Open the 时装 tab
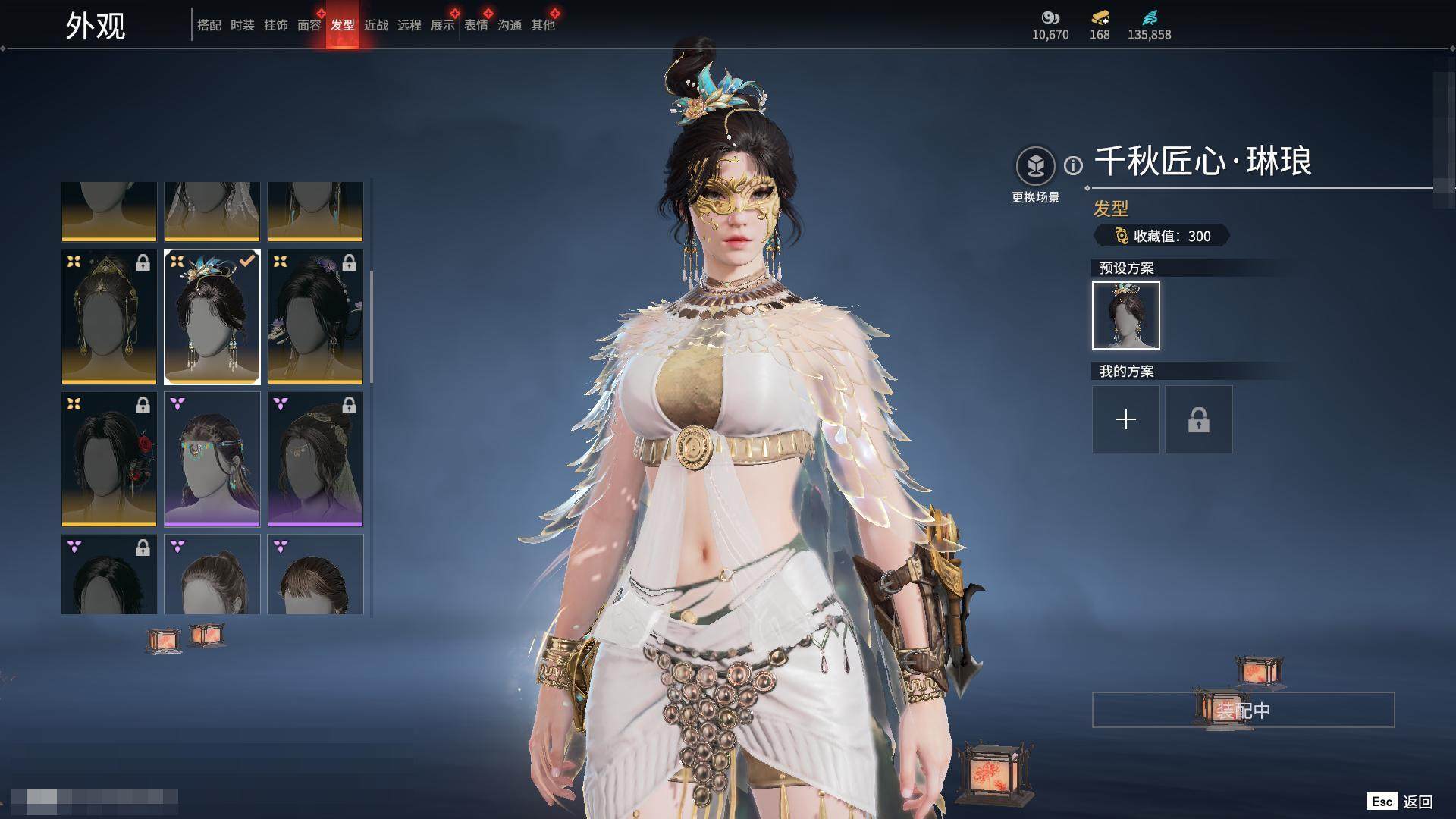 click(x=242, y=26)
